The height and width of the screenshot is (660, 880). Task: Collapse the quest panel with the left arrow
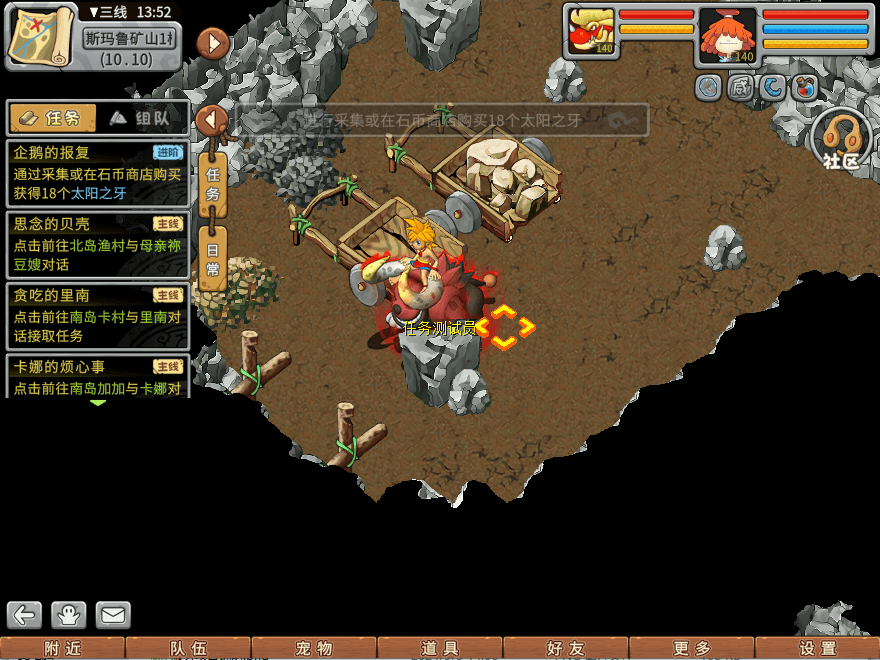212,120
